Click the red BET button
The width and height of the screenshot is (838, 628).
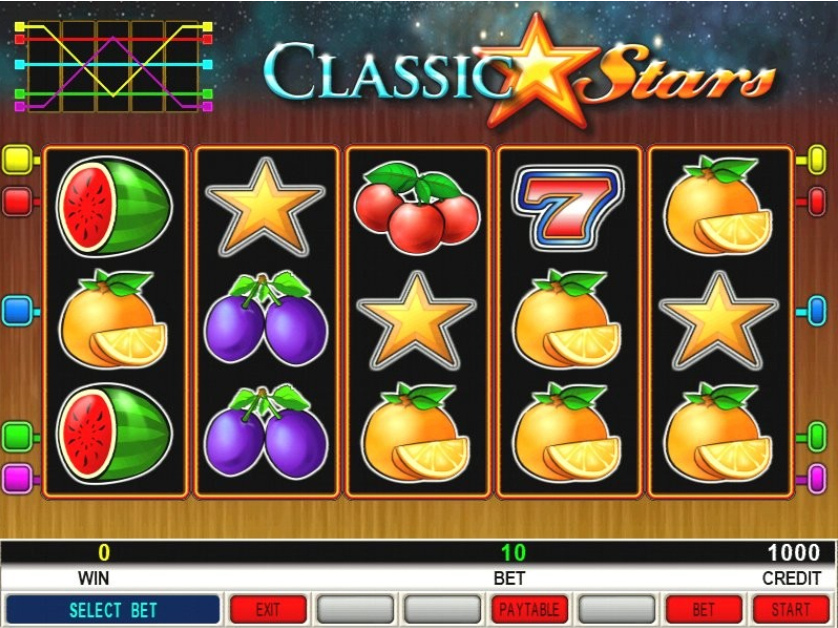point(704,609)
